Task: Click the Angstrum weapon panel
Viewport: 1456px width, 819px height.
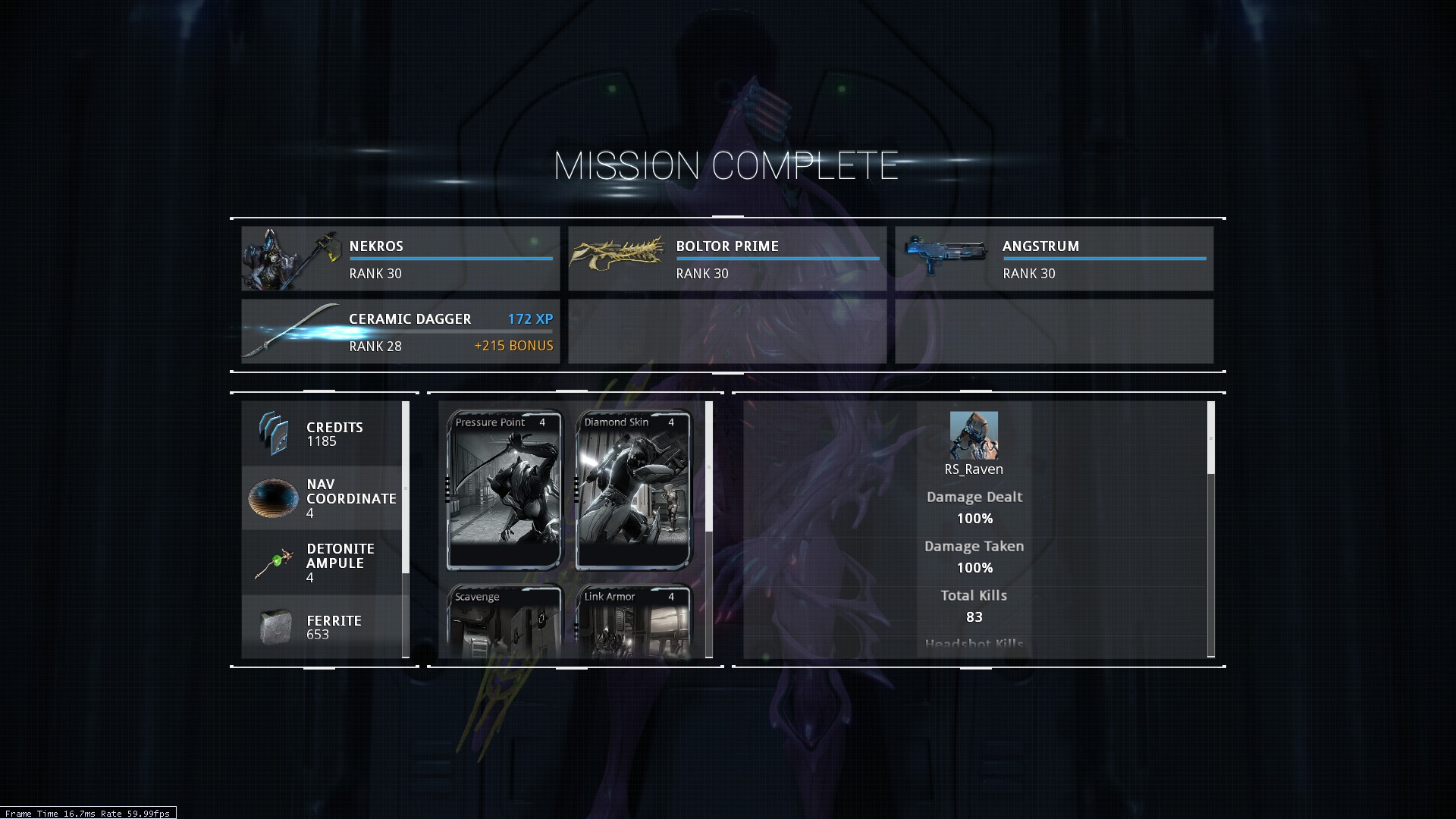Action: point(1053,259)
